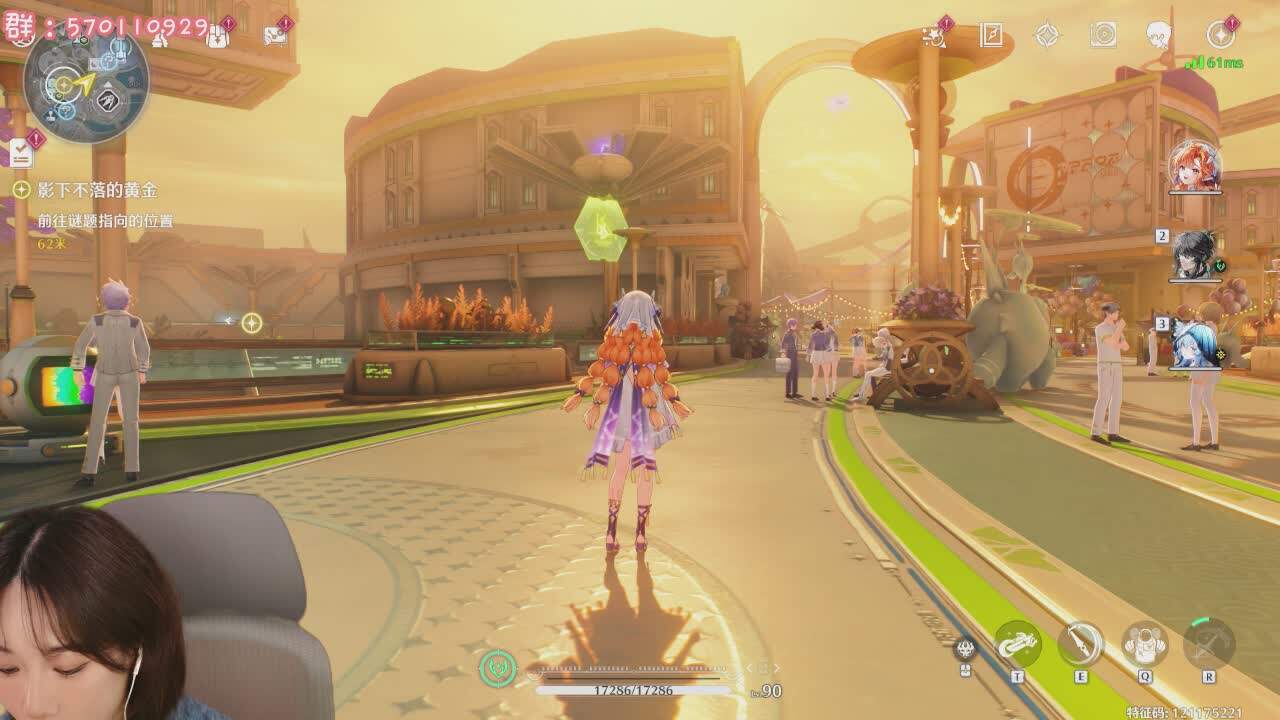The image size is (1280, 720).
Task: Click the four-pointed star diamond icon
Action: (x=1047, y=35)
